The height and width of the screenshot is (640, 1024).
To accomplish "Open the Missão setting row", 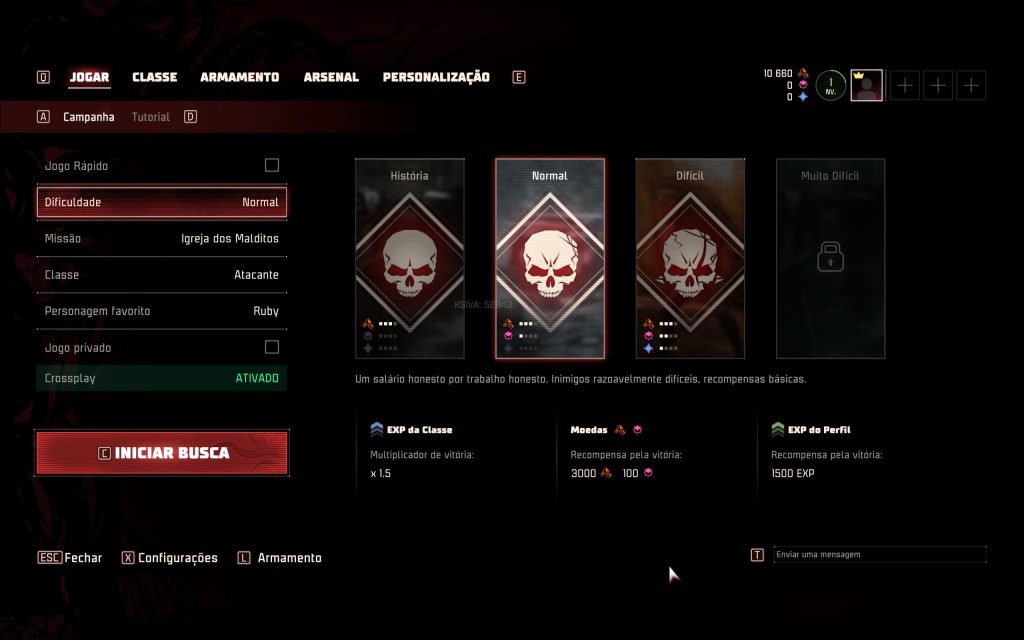I will pyautogui.click(x=161, y=239).
